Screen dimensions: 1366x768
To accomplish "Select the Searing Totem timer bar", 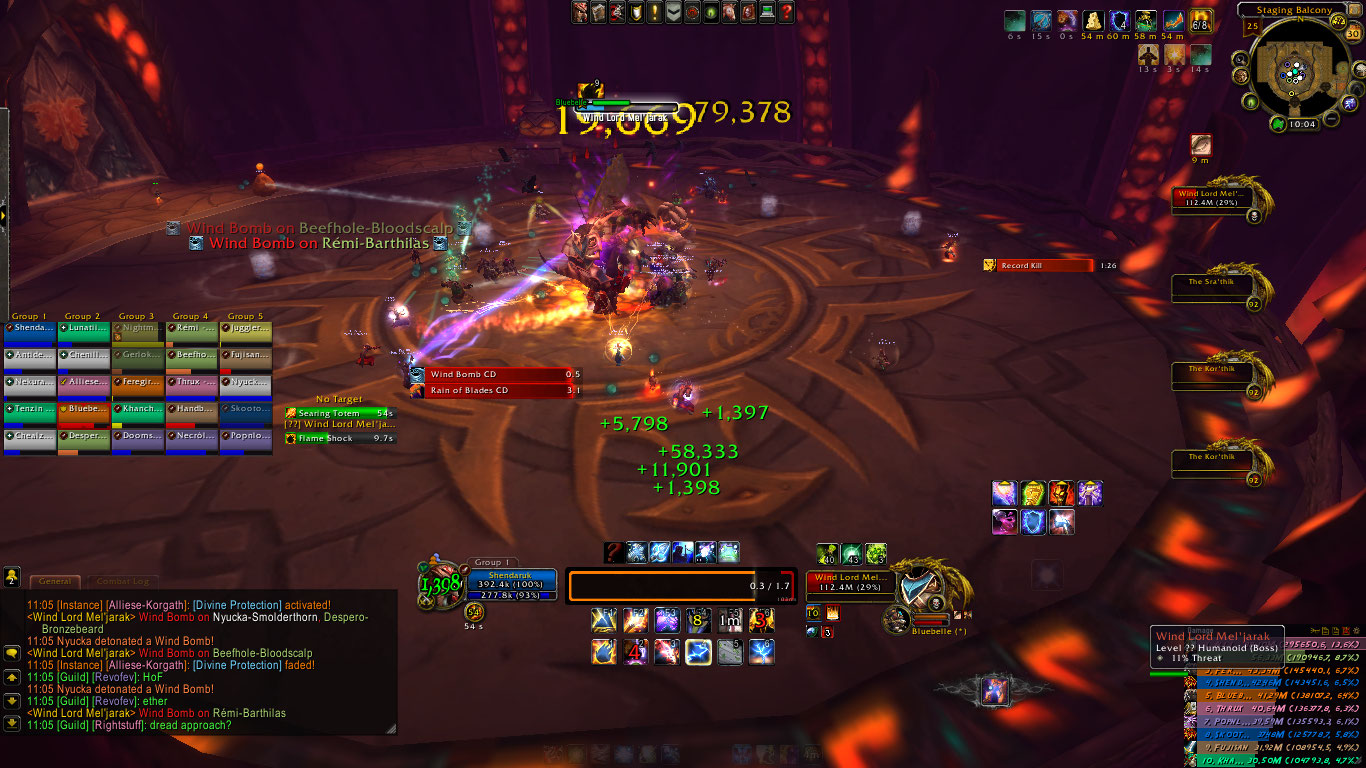I will click(340, 413).
